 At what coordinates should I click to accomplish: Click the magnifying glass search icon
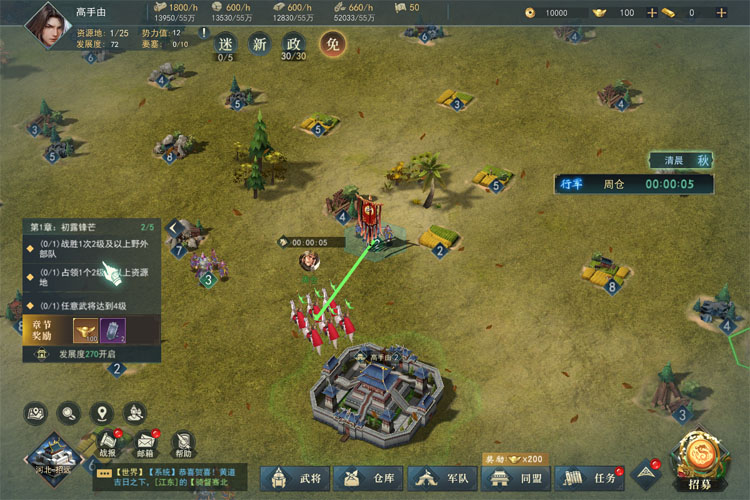(69, 411)
